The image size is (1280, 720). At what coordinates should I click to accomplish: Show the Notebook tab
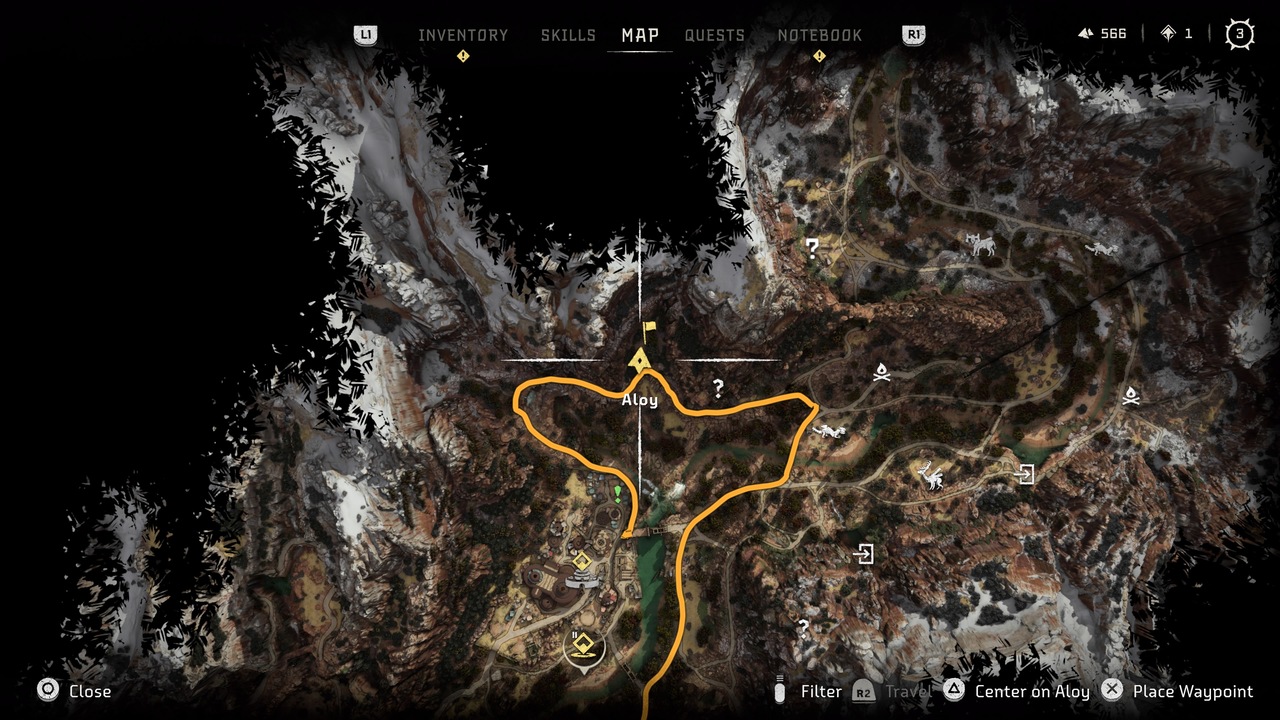[x=819, y=35]
